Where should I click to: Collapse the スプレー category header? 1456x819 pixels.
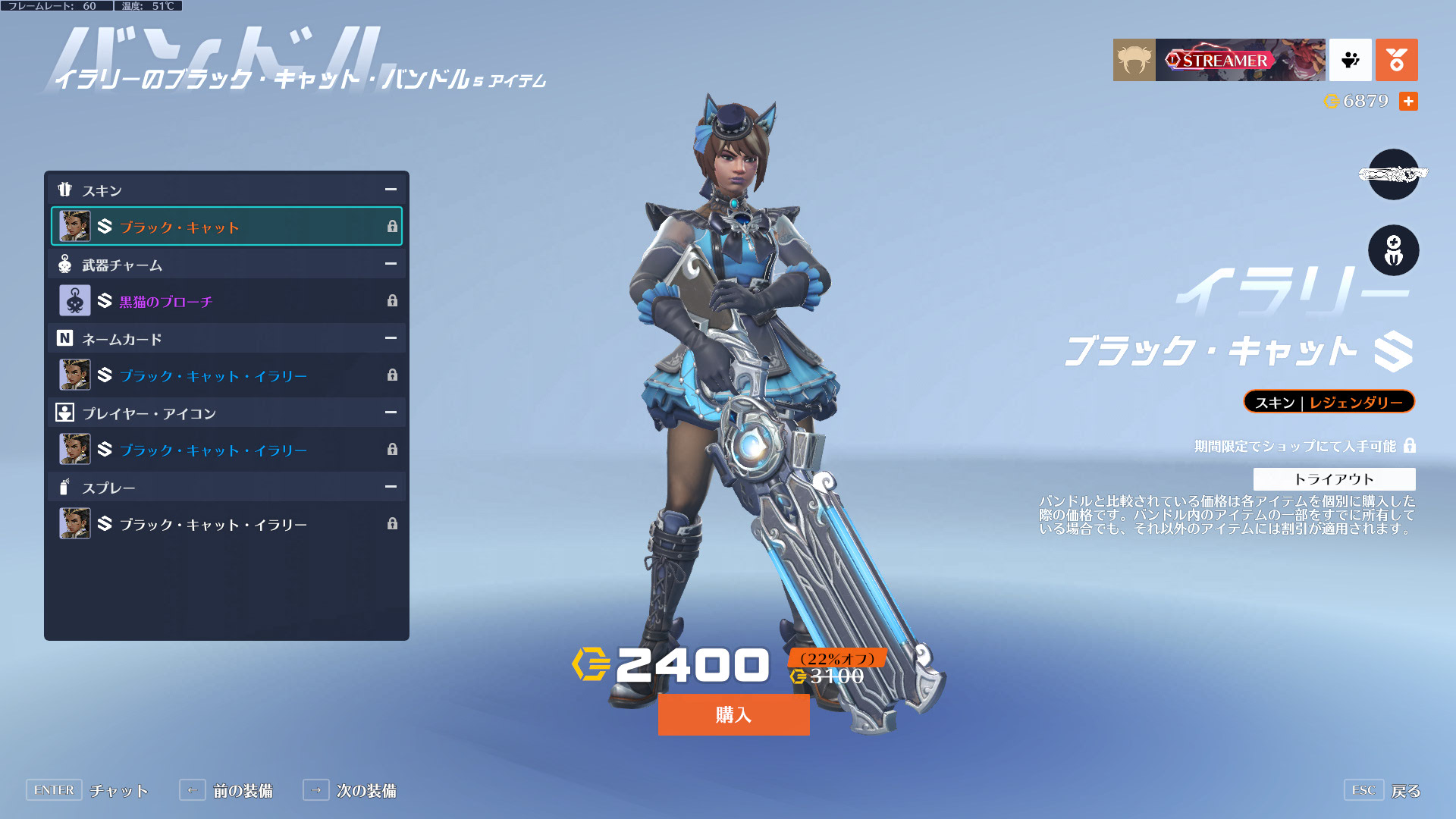coord(391,487)
